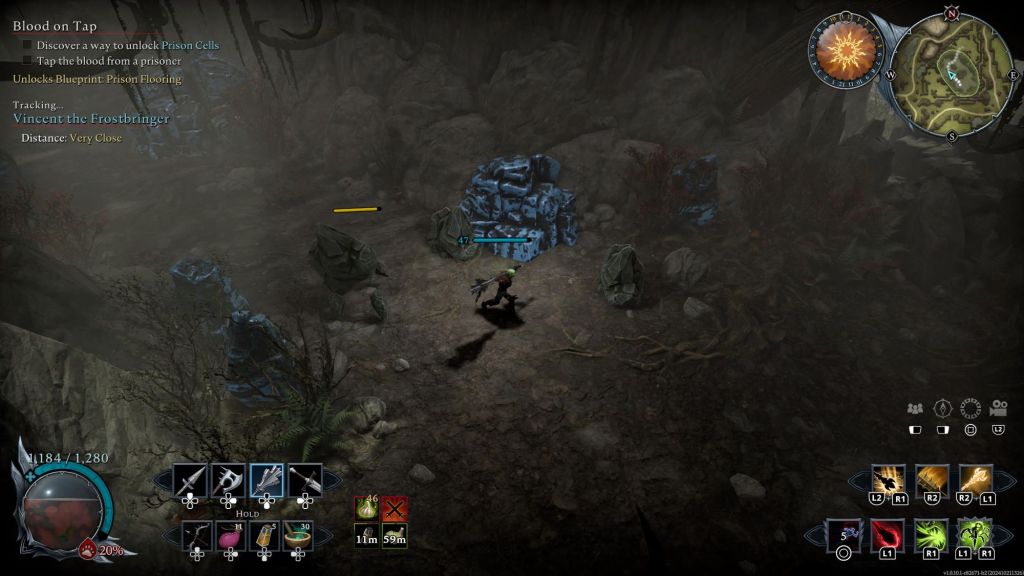Trigger the green spider ultimate ability
1024x576 pixels.
[x=973, y=535]
